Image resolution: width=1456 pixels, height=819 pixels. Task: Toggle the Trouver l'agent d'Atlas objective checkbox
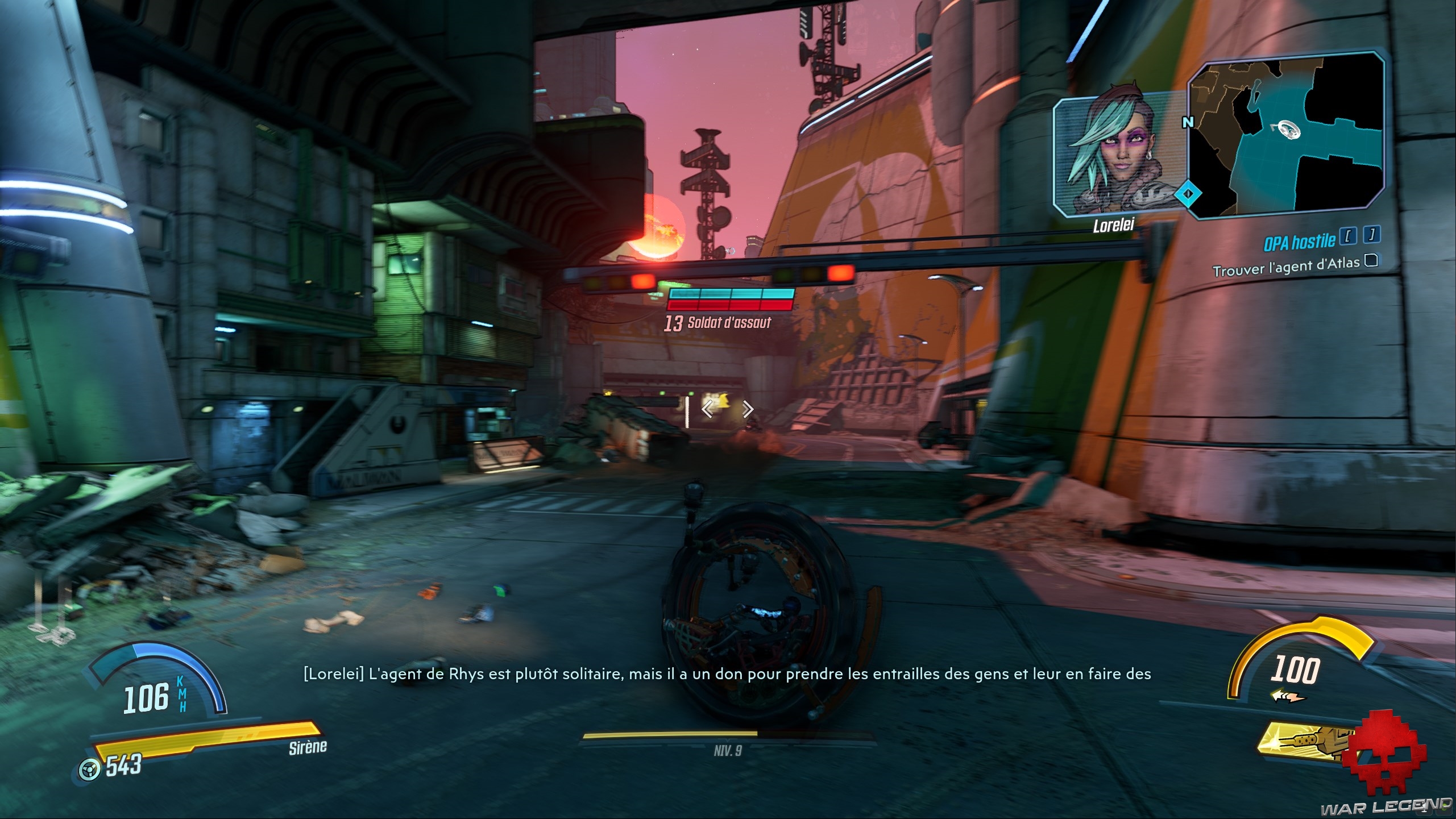[x=1371, y=260]
